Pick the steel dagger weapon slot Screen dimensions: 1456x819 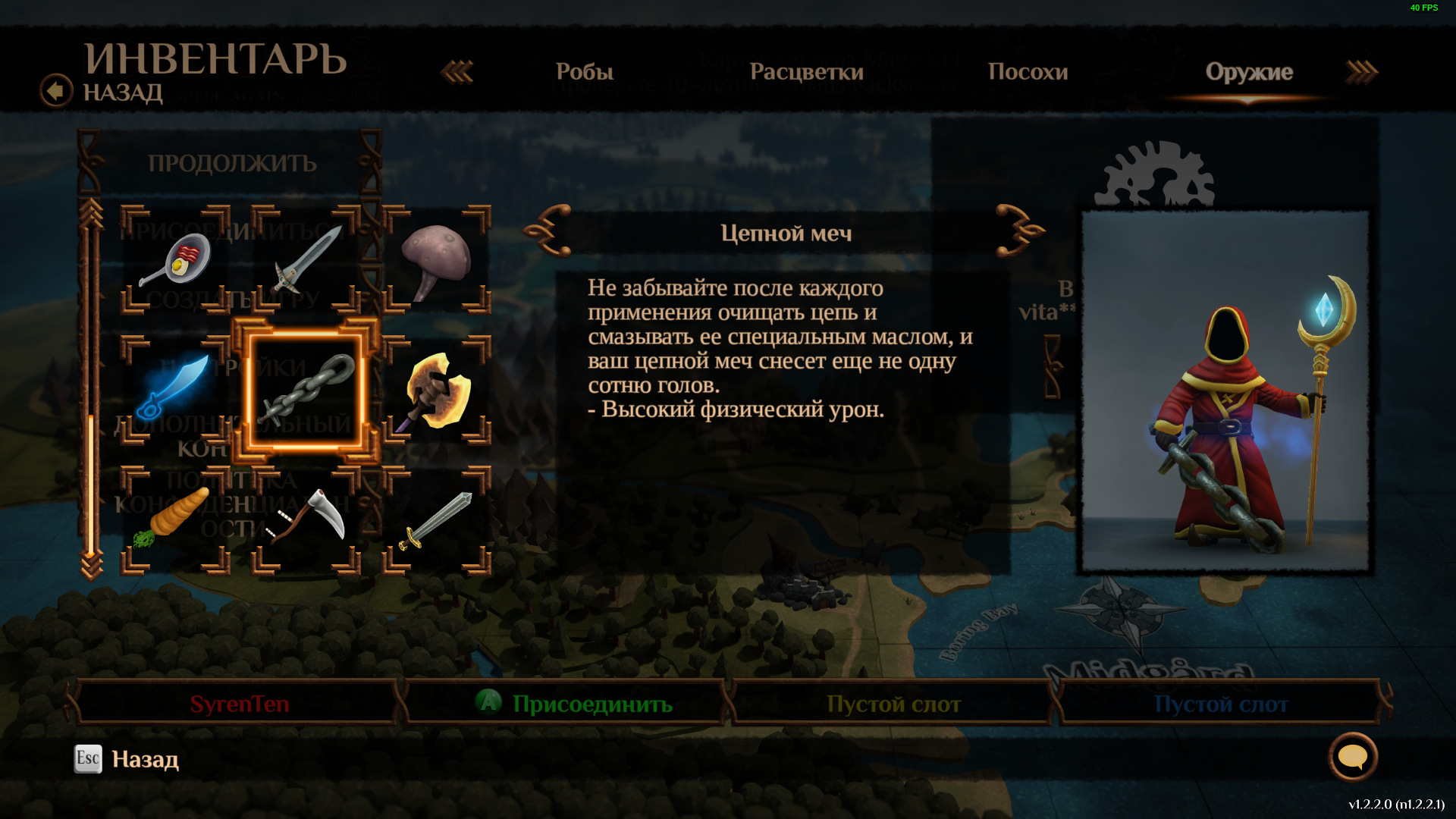(x=306, y=259)
